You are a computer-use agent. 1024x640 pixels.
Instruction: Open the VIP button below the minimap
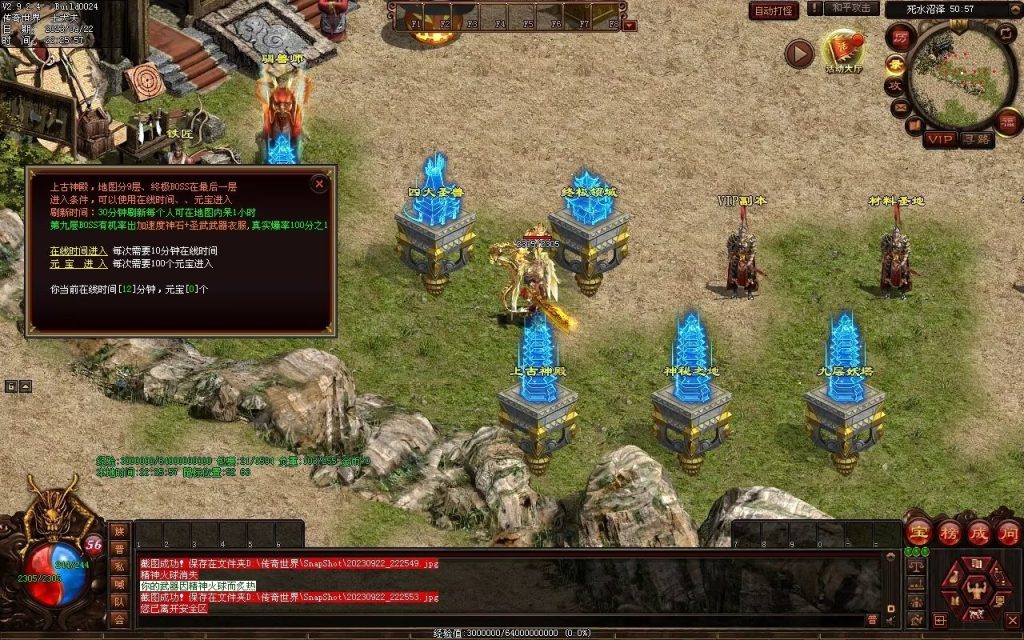939,139
